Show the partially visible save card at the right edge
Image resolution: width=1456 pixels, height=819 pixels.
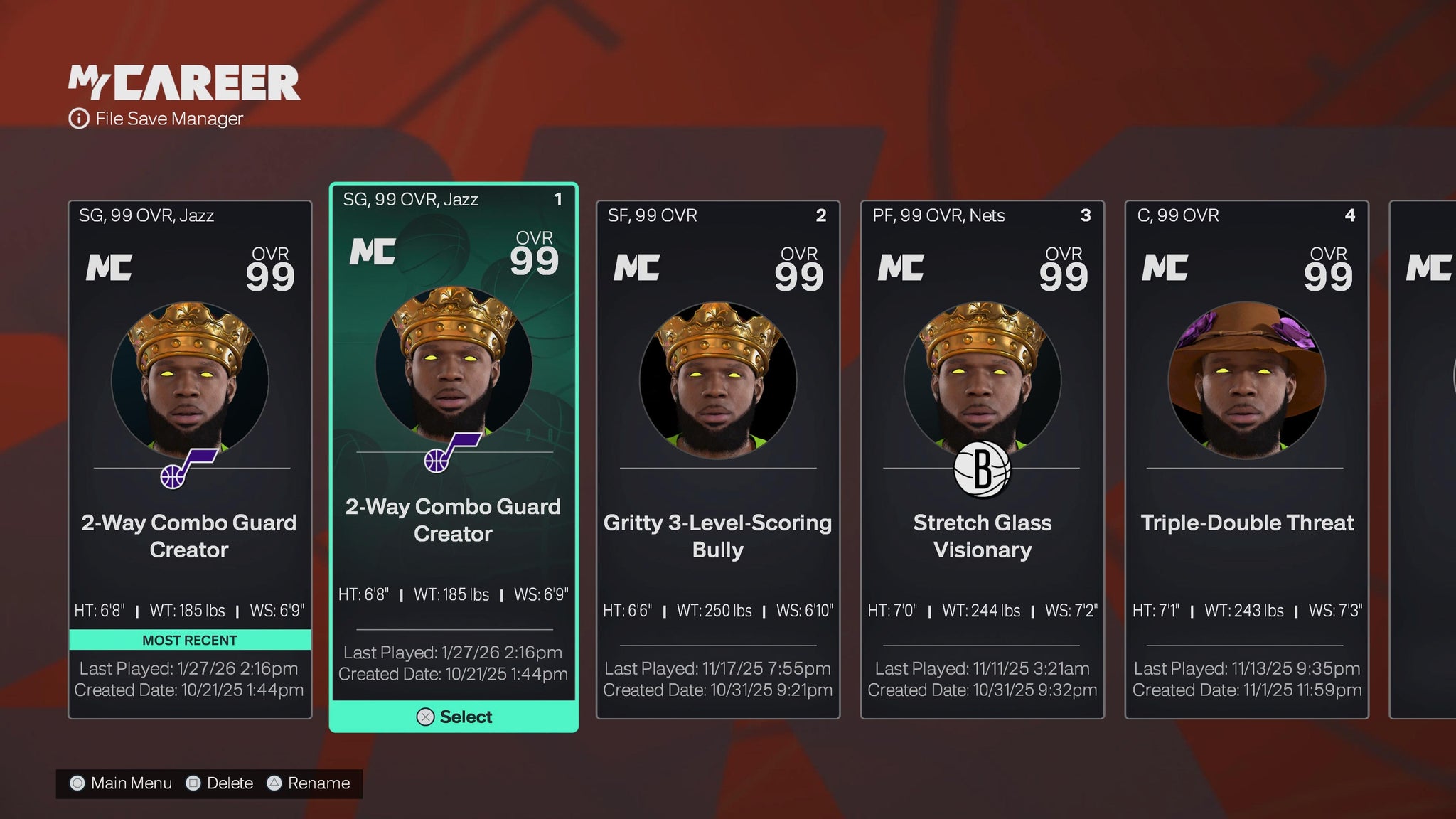tap(1424, 459)
